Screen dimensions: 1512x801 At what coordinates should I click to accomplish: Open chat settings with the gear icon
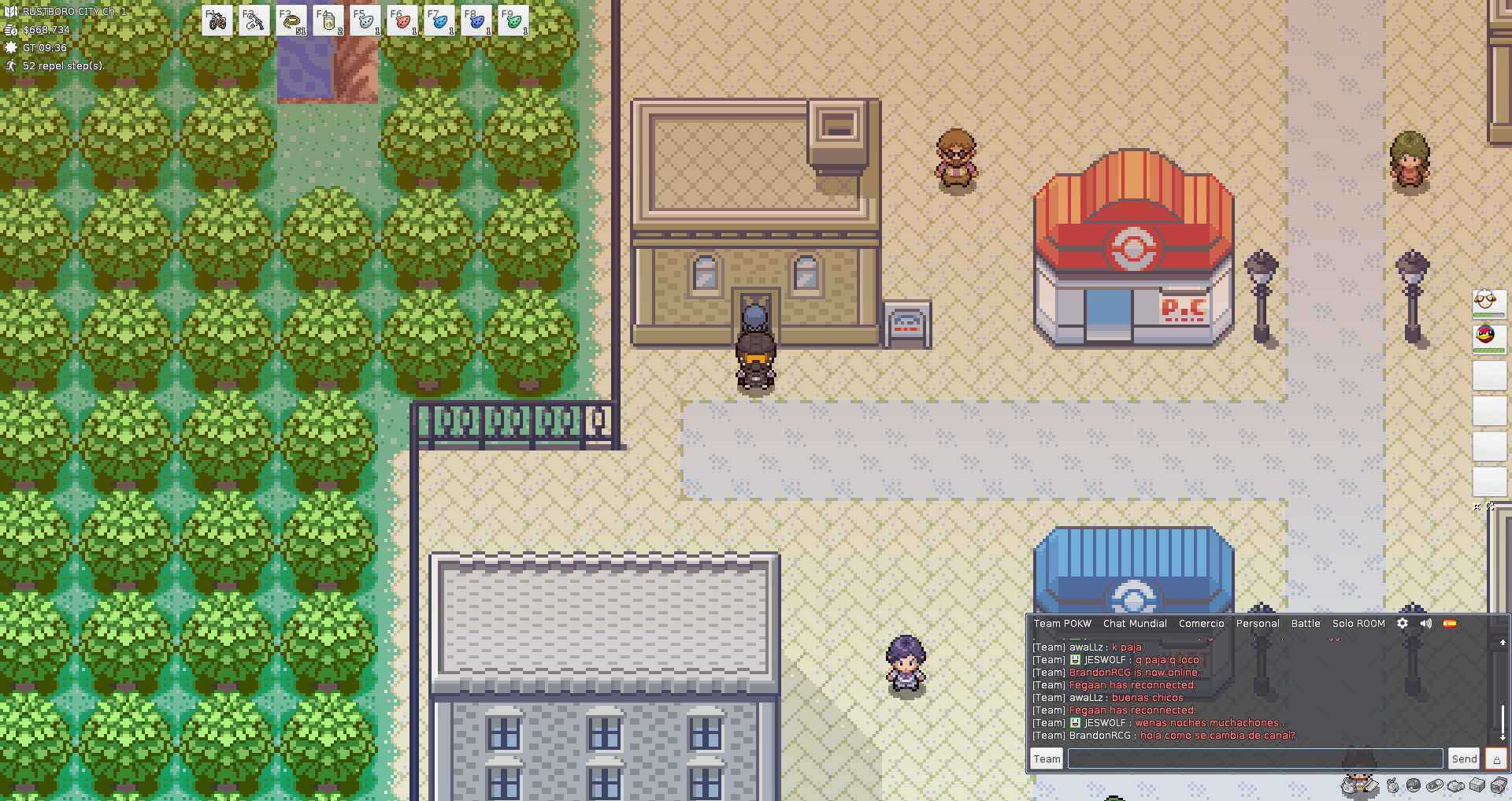pyautogui.click(x=1403, y=623)
